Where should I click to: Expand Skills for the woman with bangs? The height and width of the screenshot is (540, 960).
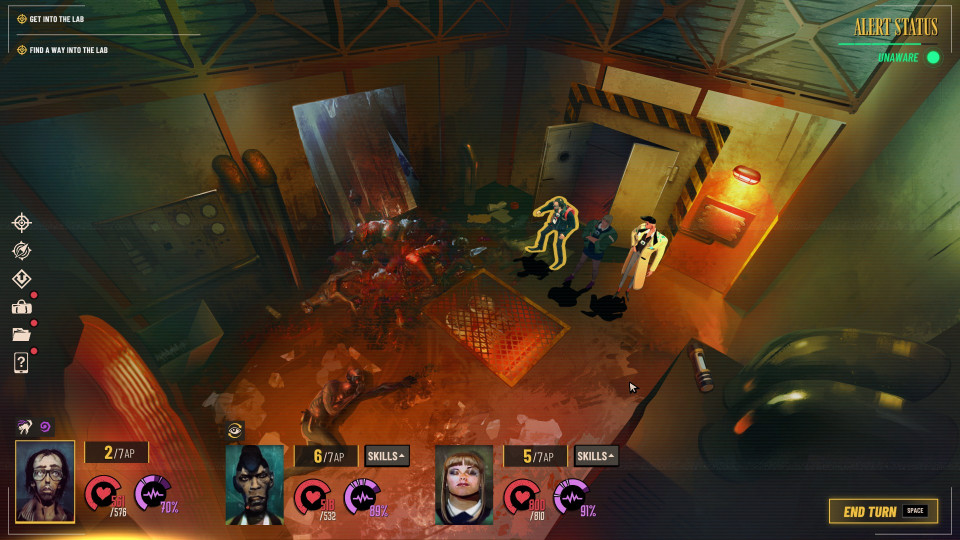597,456
